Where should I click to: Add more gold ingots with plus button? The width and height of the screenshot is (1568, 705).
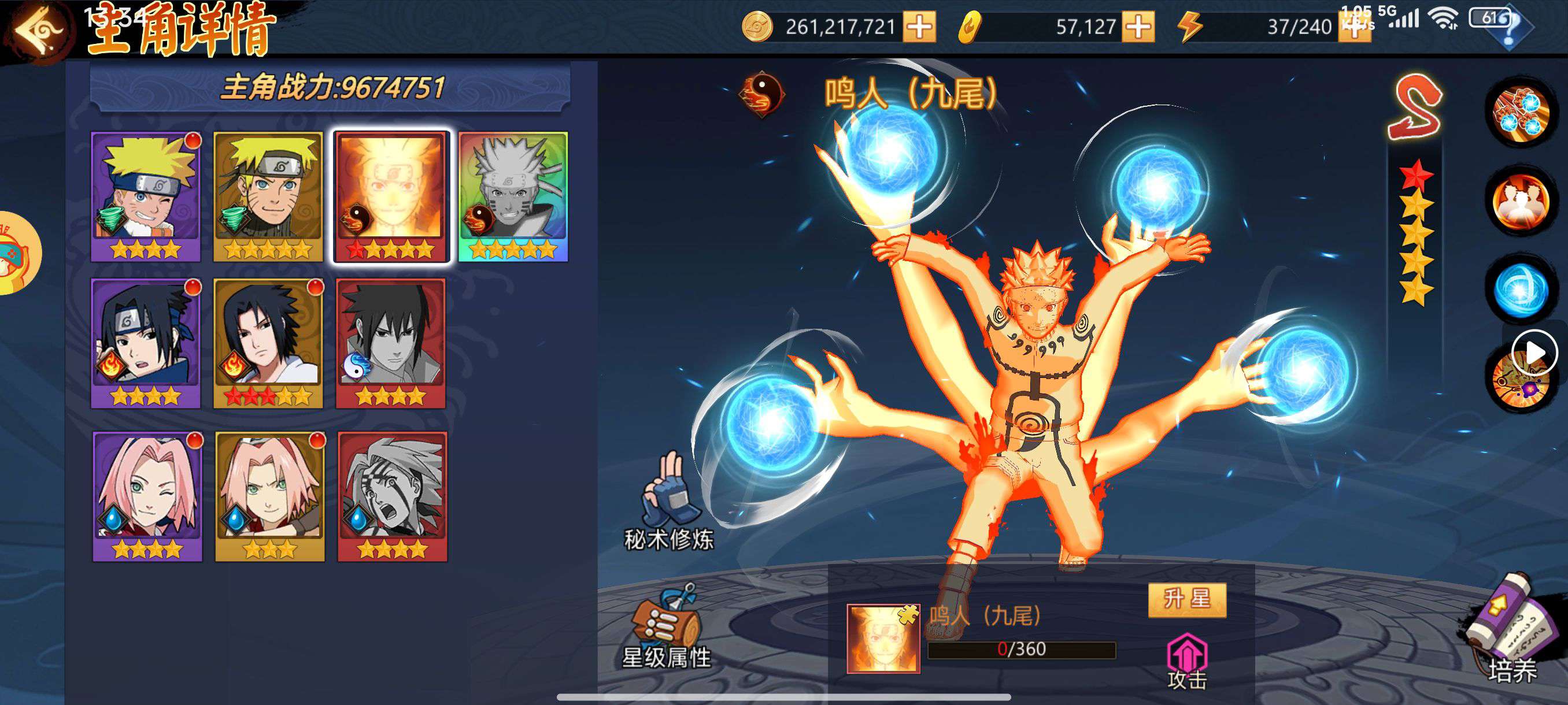[x=1138, y=27]
